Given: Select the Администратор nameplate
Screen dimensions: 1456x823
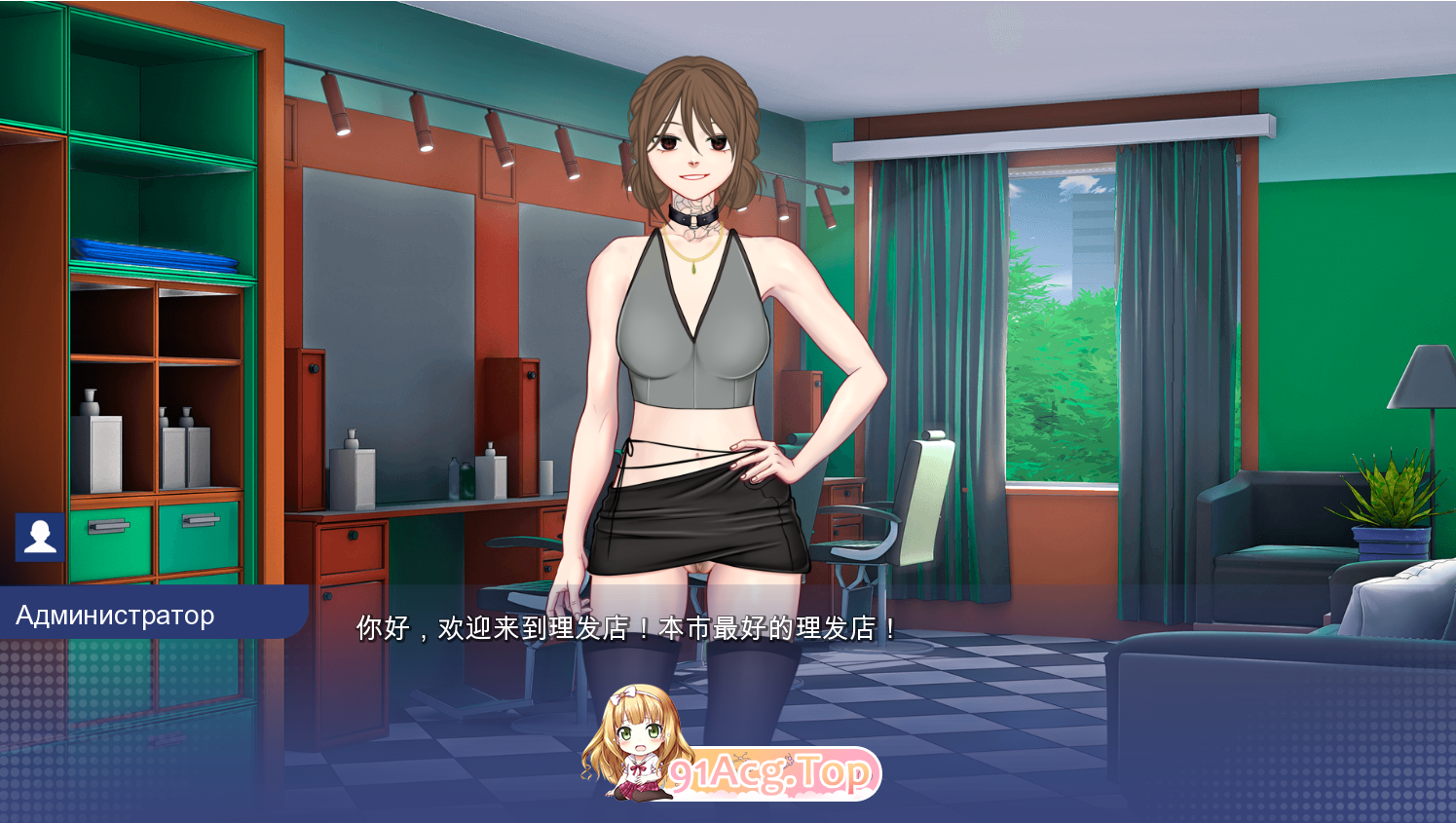Looking at the screenshot, I should (117, 614).
